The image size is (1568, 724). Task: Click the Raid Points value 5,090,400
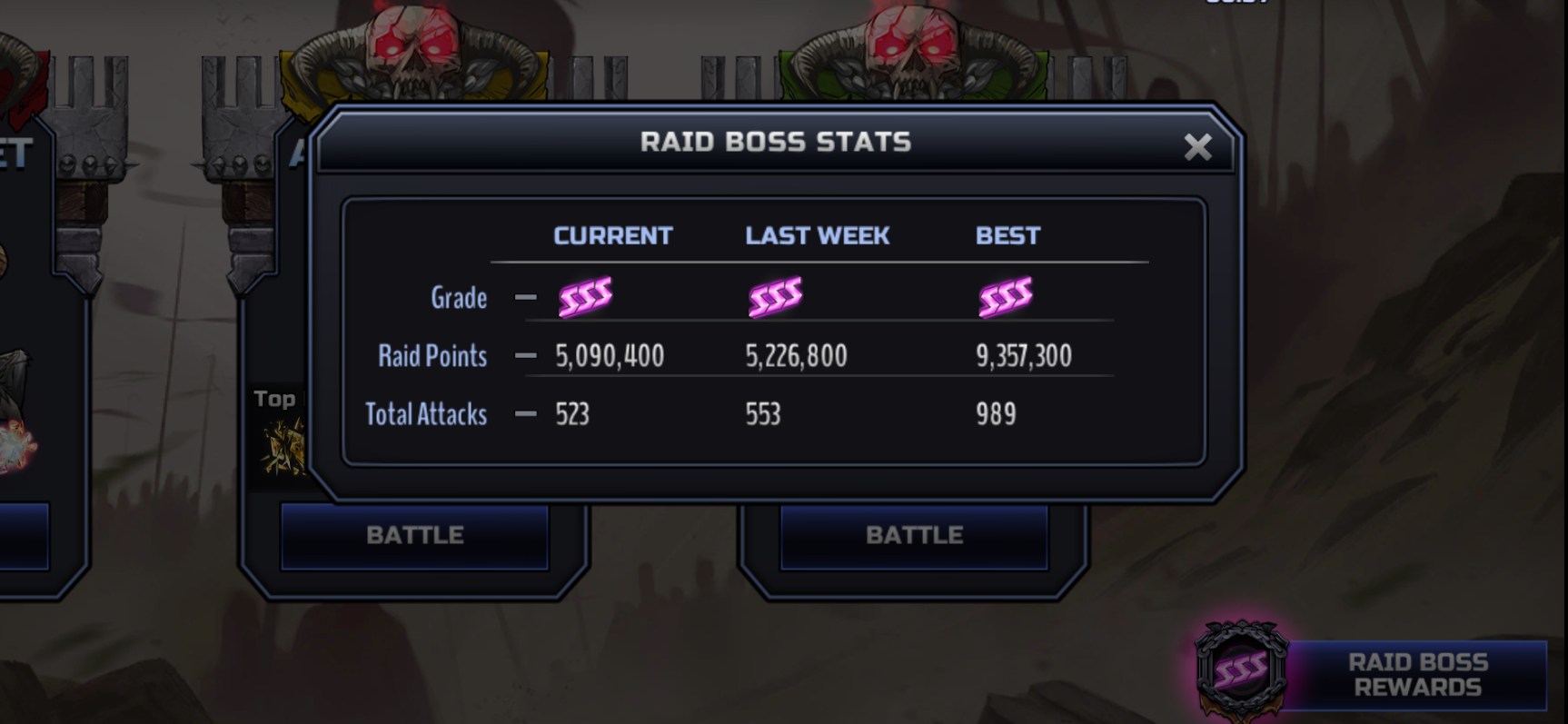tap(608, 356)
